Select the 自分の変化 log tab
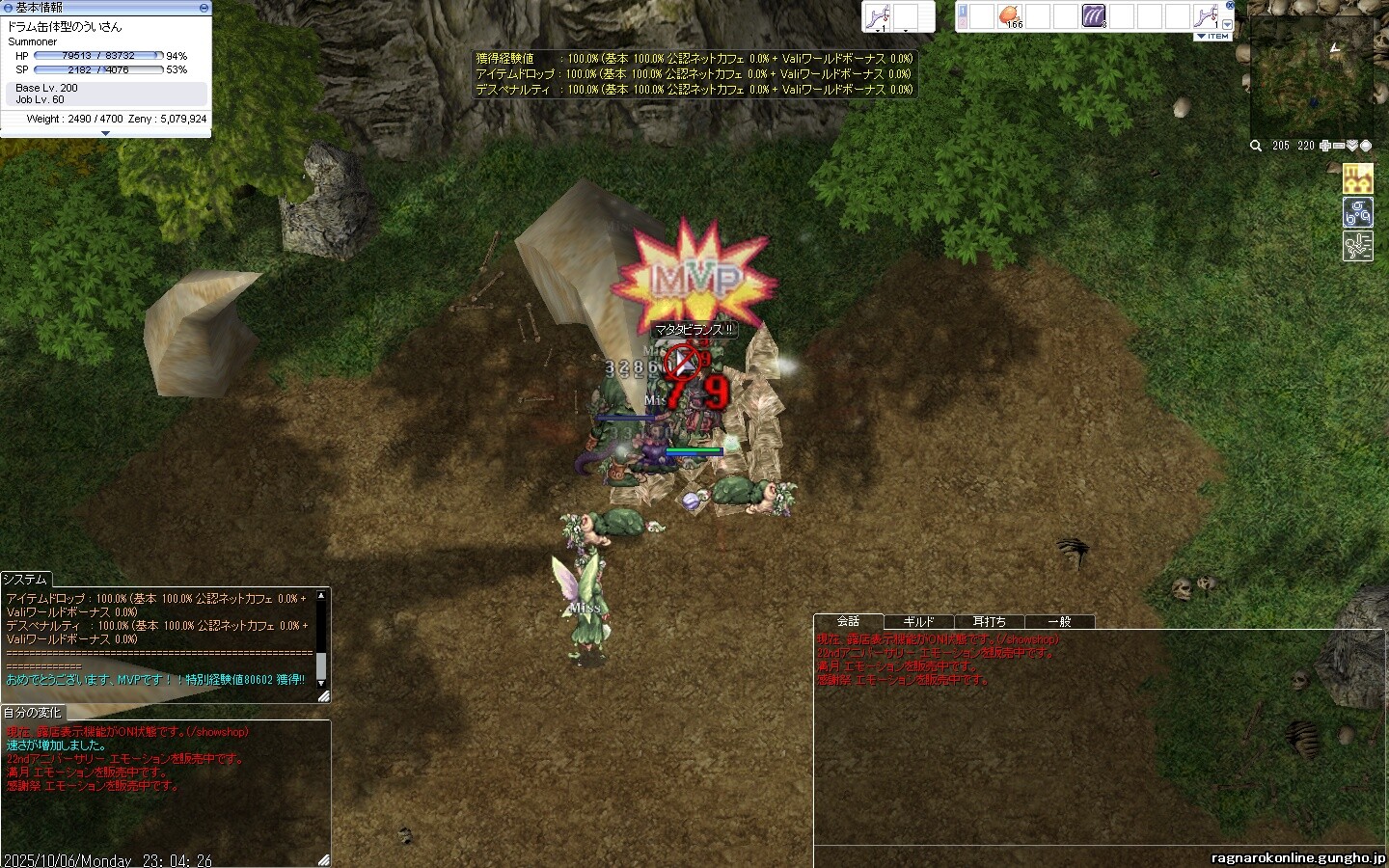The height and width of the screenshot is (868, 1389). [35, 712]
